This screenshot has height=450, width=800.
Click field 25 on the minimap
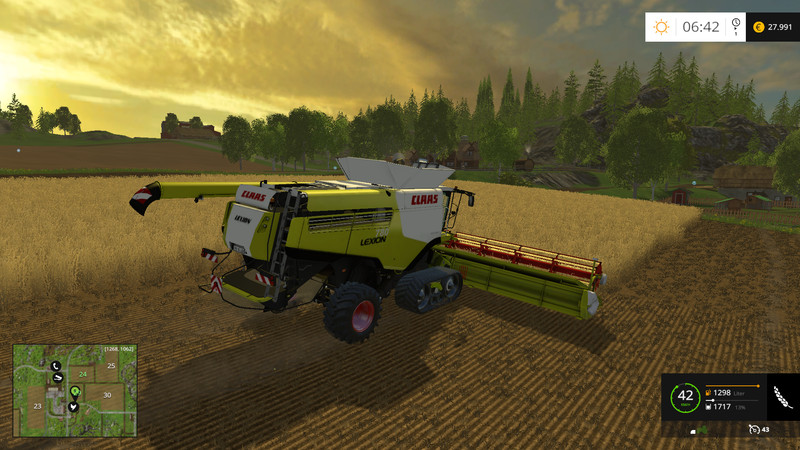pos(111,366)
